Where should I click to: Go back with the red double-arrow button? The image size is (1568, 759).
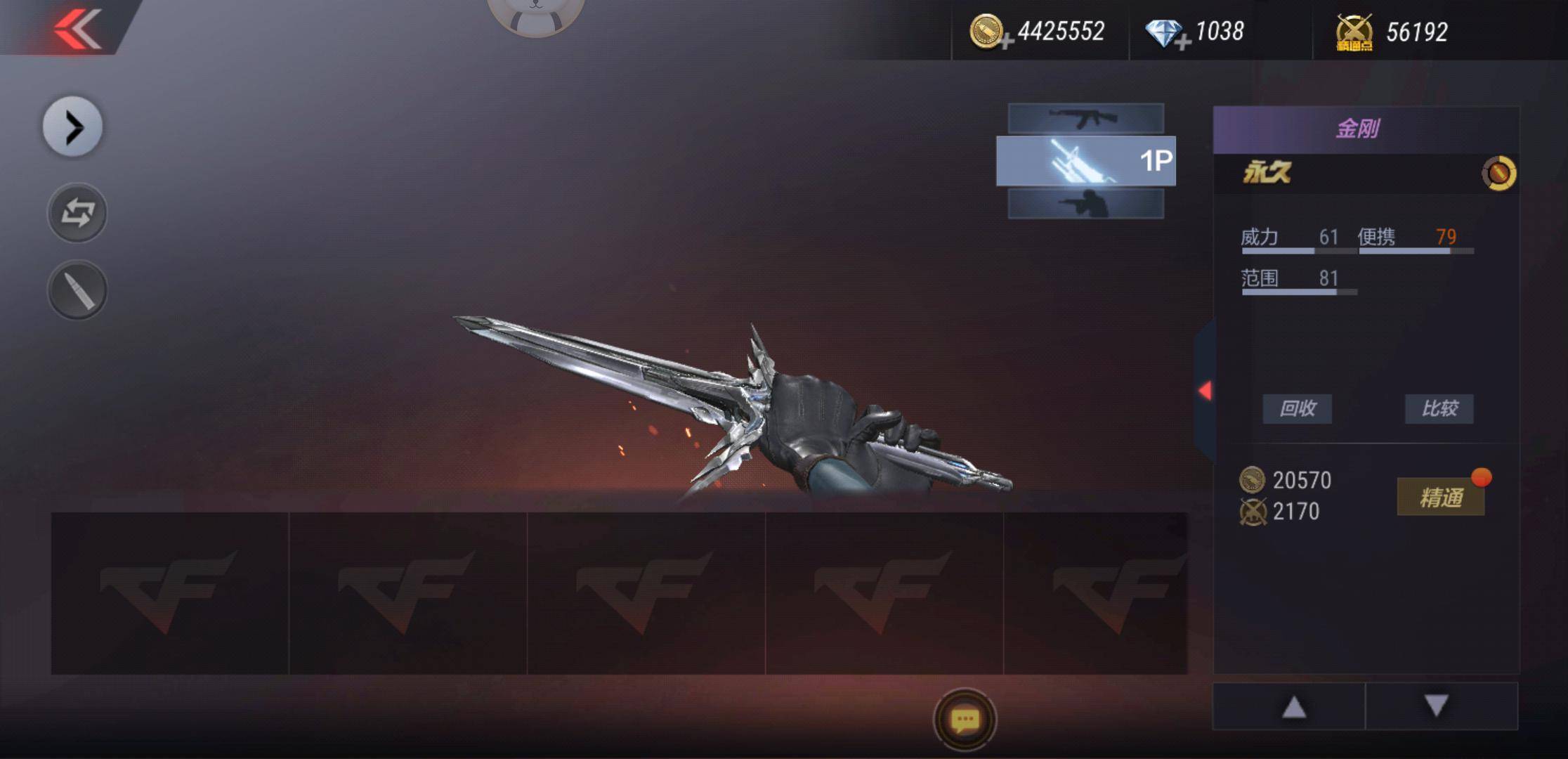tap(77, 29)
